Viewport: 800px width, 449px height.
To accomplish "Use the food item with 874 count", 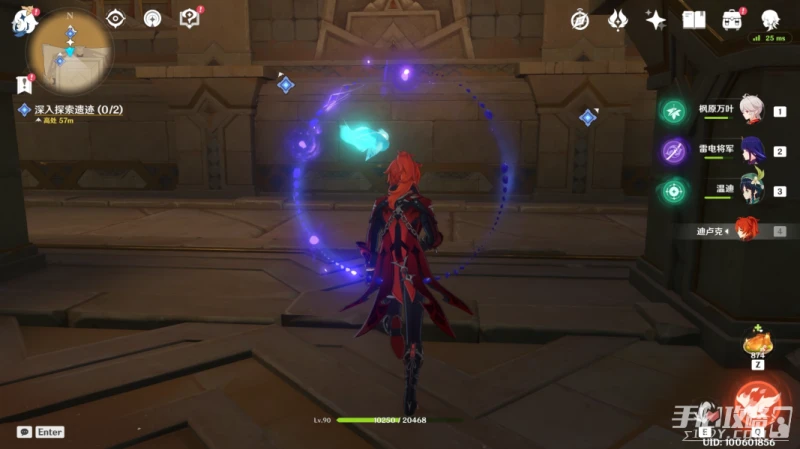I will [x=755, y=345].
